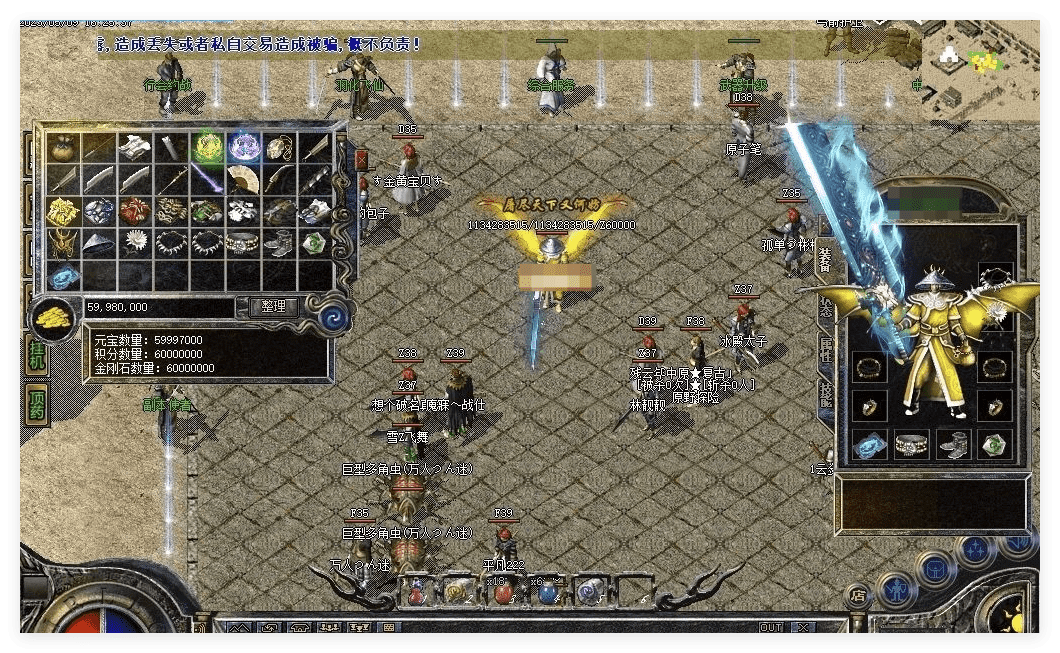Select the golden armor item in the bag
This screenshot has height=653, width=1060.
pyautogui.click(x=62, y=212)
